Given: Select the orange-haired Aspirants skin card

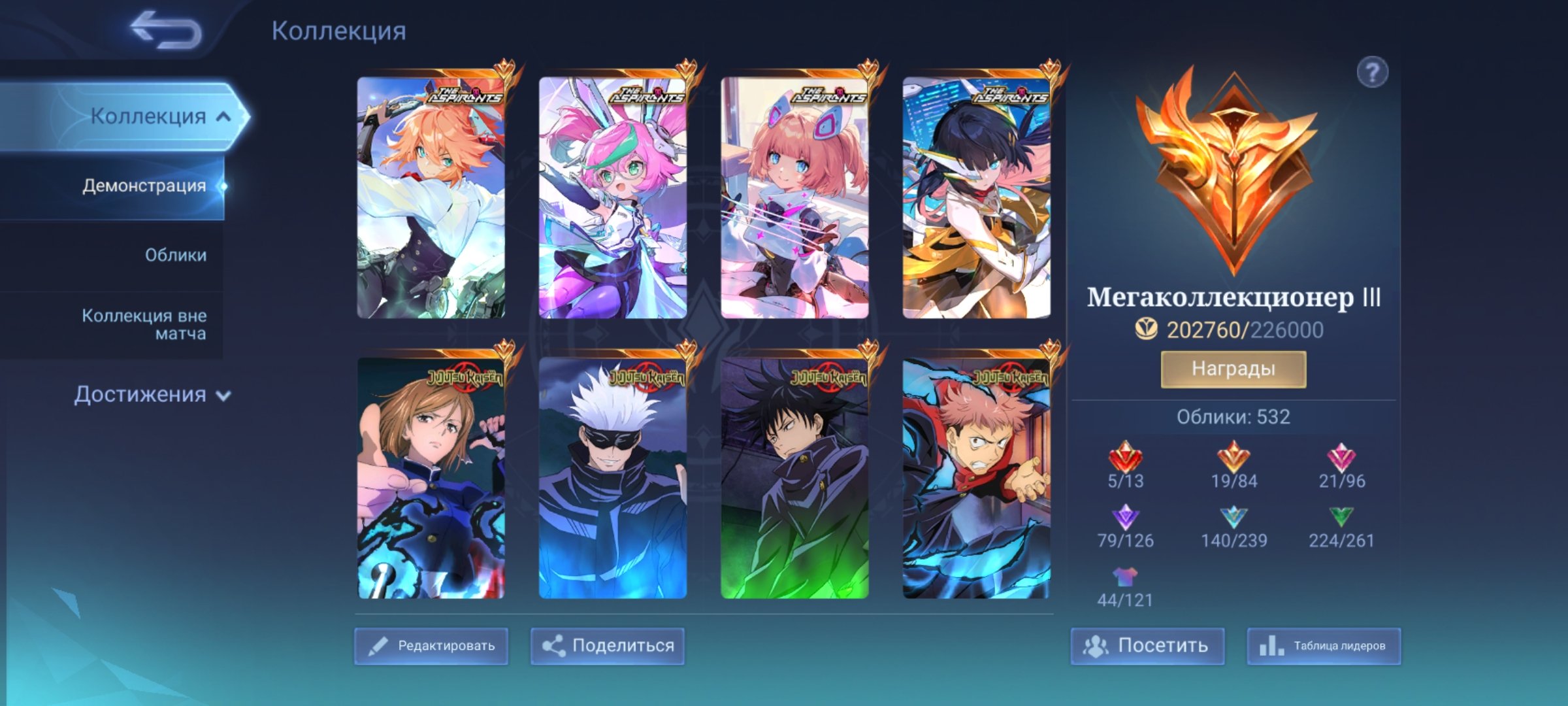Looking at the screenshot, I should pyautogui.click(x=431, y=197).
